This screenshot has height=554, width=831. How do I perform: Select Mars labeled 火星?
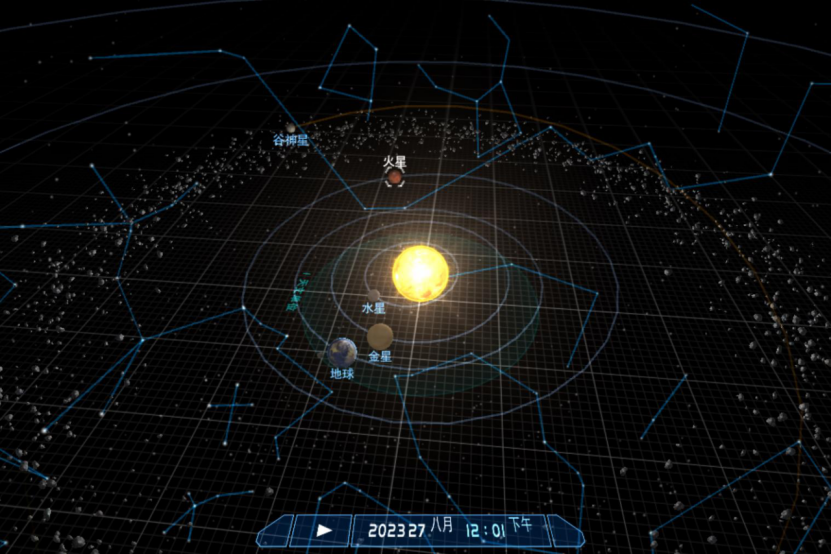coord(394,177)
